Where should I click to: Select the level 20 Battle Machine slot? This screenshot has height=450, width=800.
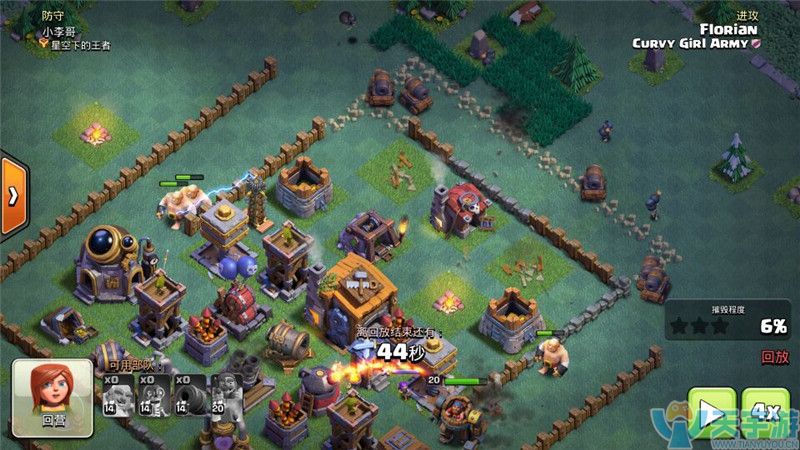tap(226, 395)
